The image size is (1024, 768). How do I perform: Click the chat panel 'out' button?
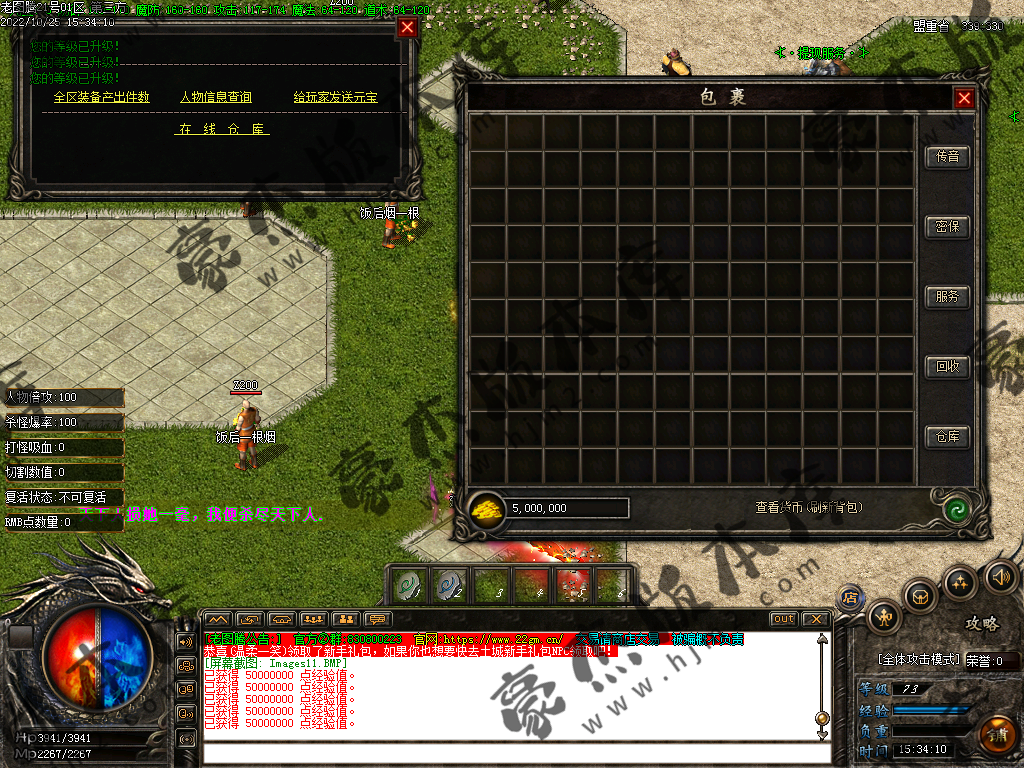click(783, 619)
